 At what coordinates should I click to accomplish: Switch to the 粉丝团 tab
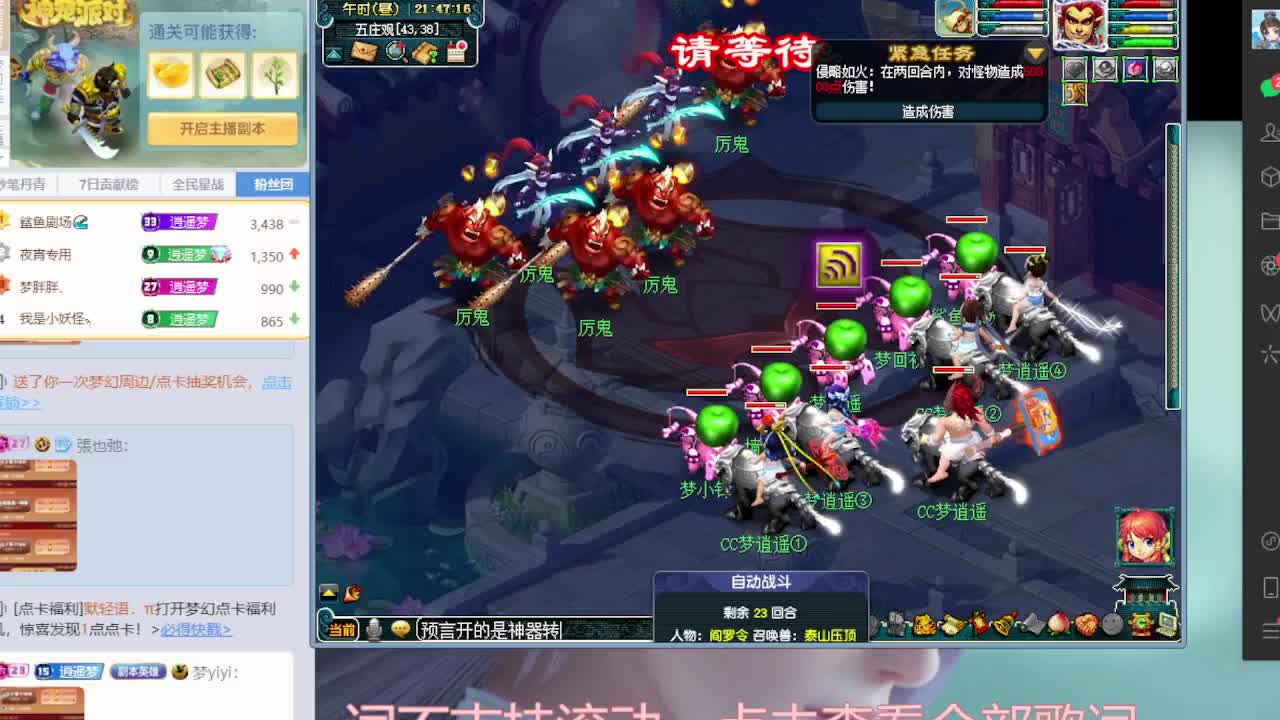[x=272, y=184]
